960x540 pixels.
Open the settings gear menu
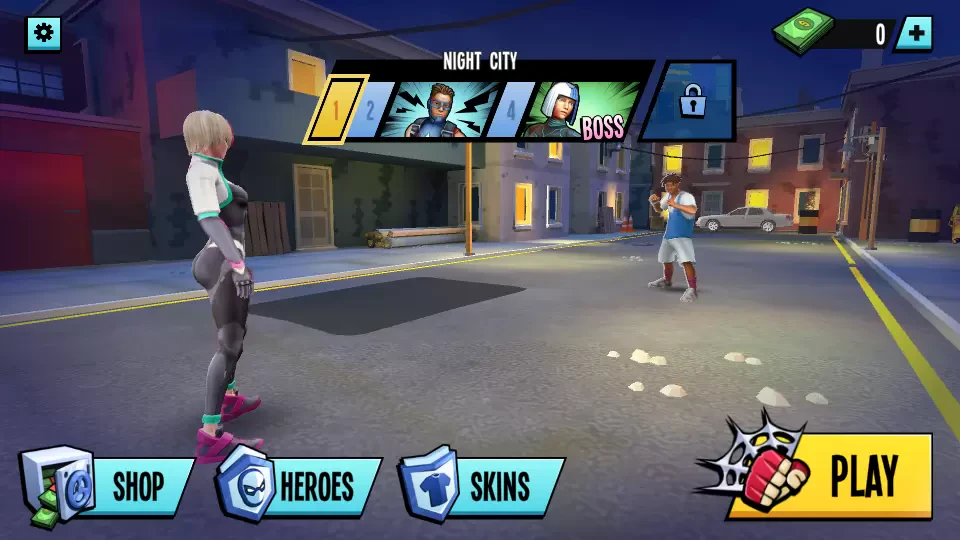click(x=43, y=34)
